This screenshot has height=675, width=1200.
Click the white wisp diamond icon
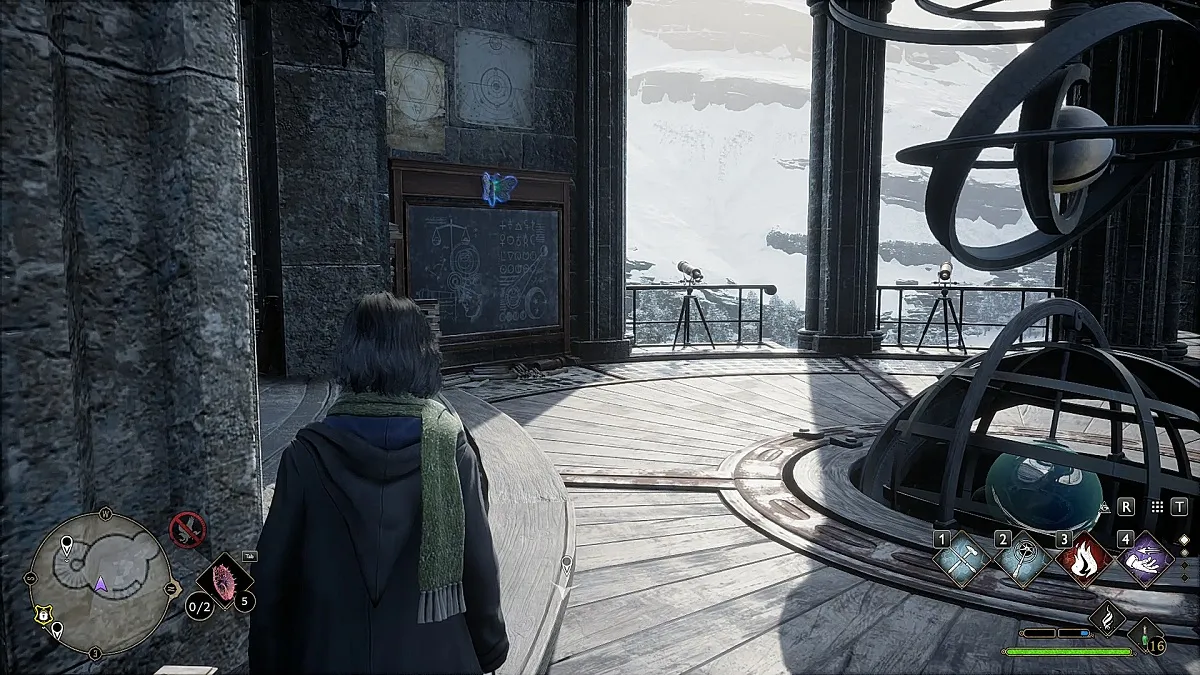pos(1108,620)
